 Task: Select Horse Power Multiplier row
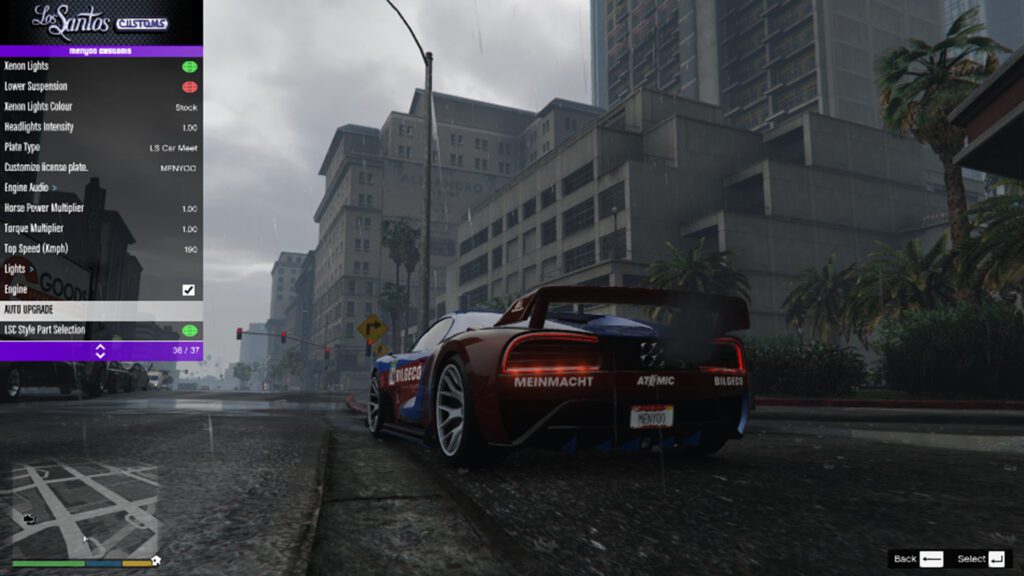[100, 208]
